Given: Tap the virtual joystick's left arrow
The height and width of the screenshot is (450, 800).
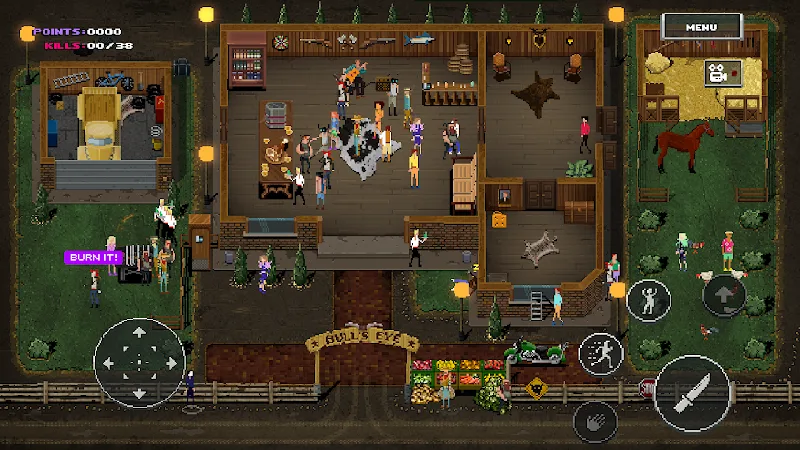Looking at the screenshot, I should pyautogui.click(x=109, y=362).
